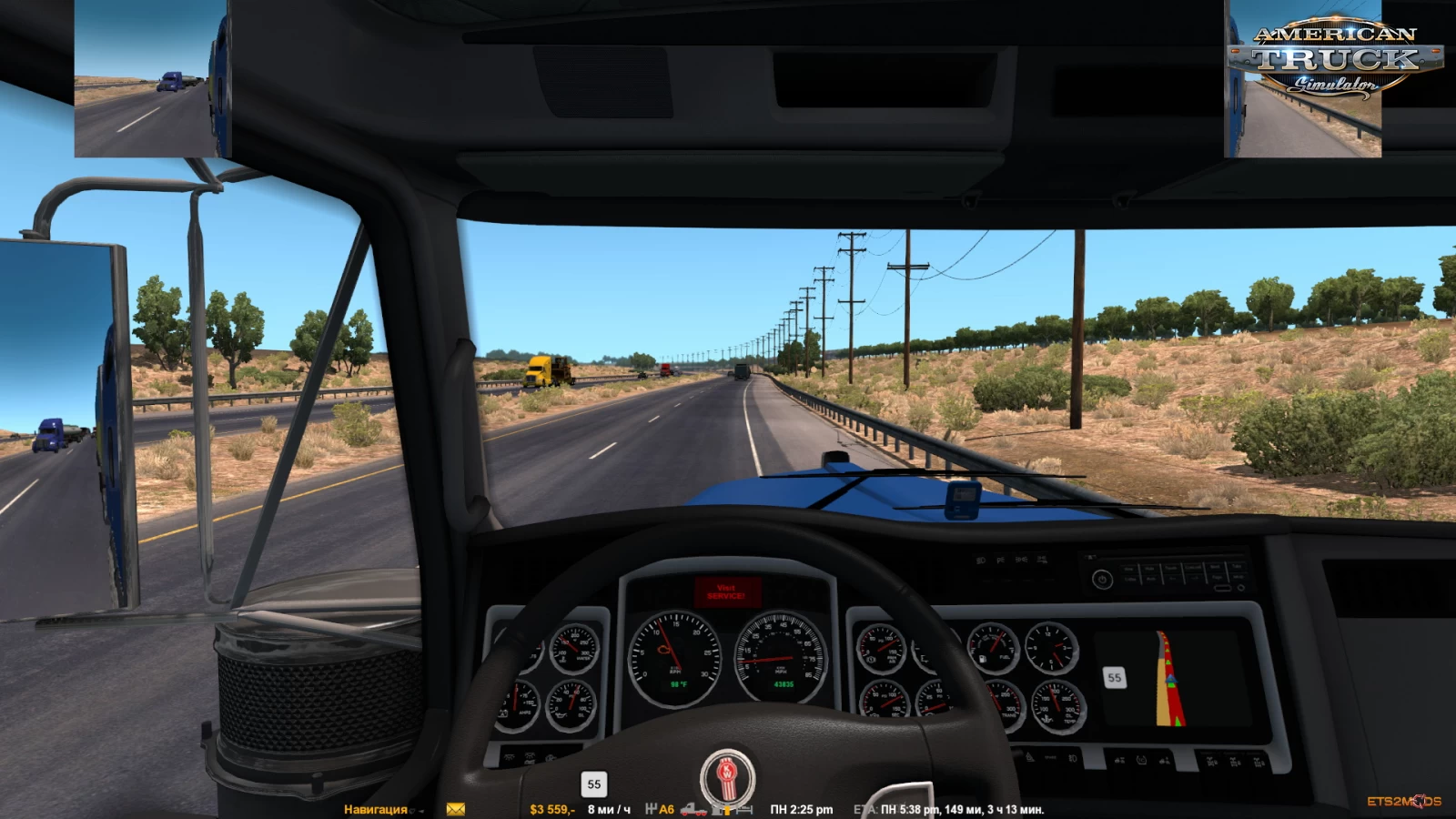
Task: Open the yellow mail envelope icon
Action: [x=456, y=809]
